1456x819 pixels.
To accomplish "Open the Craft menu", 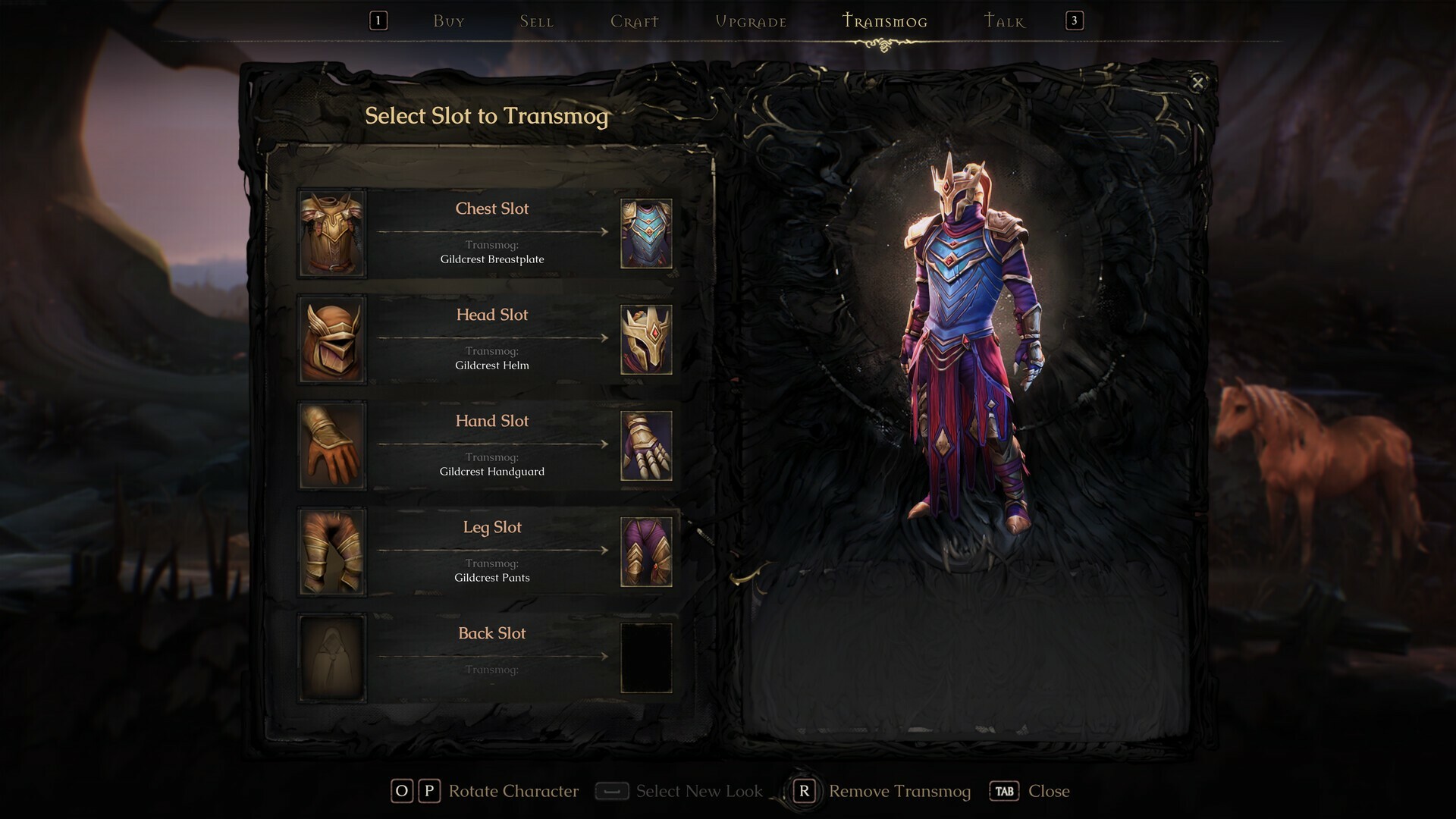I will 634,21.
